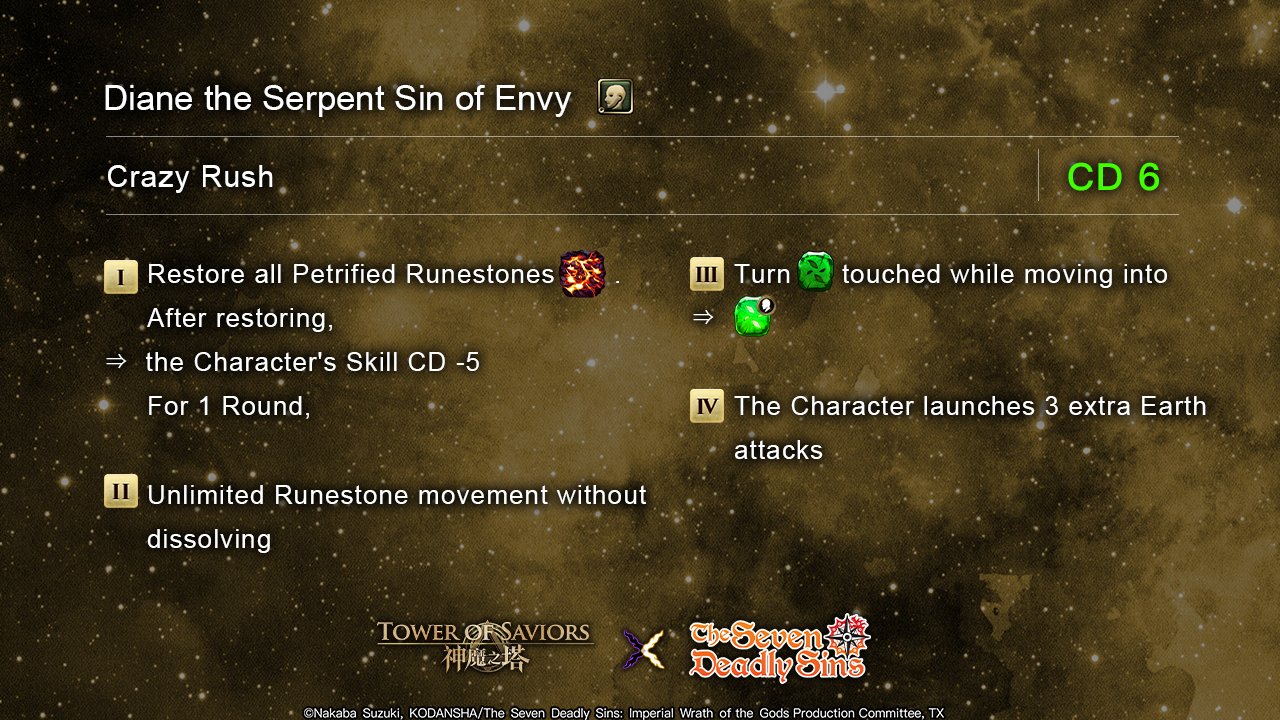
Task: Select the Petrified Runestone icon
Action: [x=582, y=274]
